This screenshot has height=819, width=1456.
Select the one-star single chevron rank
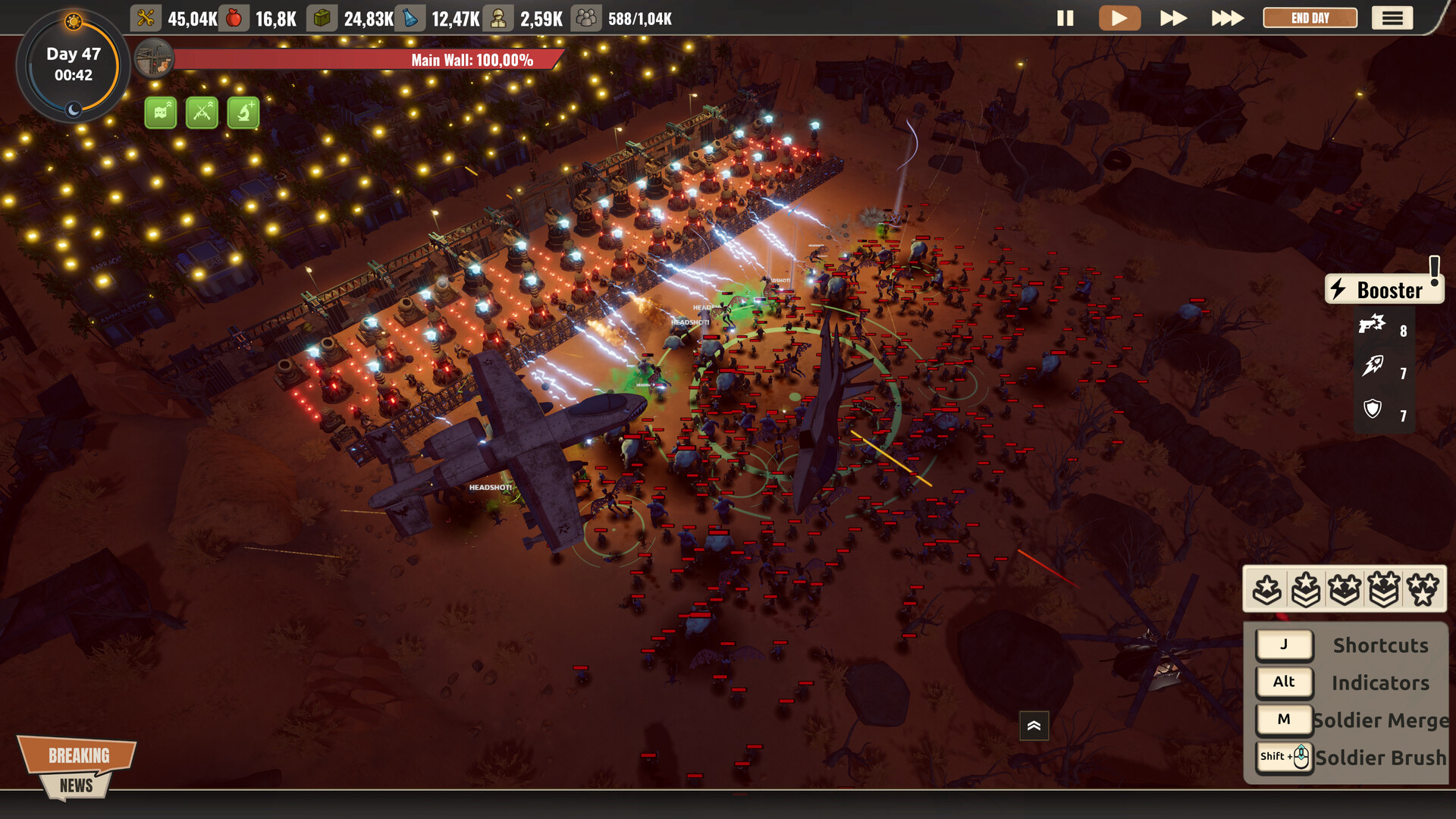1266,589
